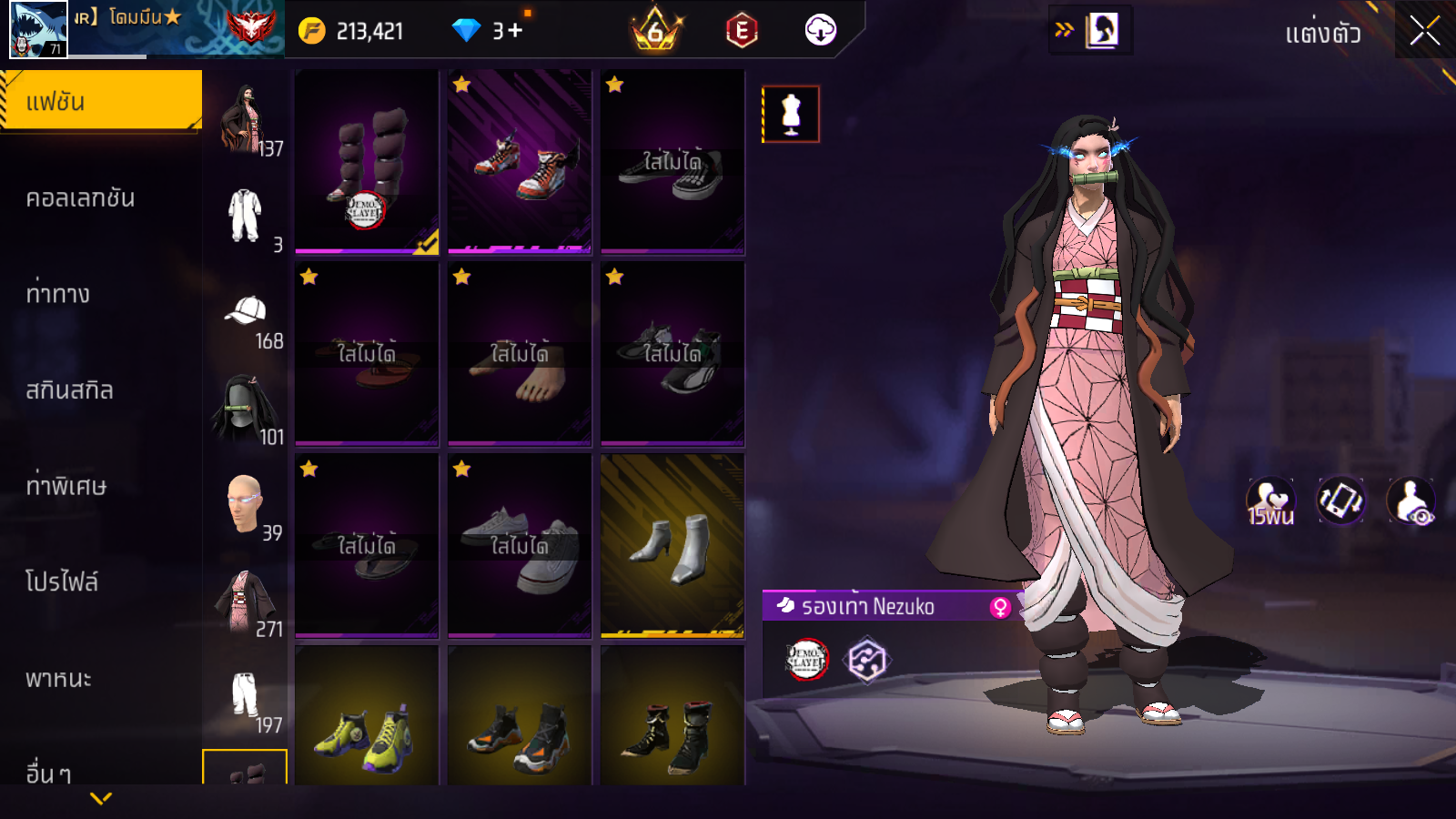Choose the white pants bottoms category
1456x819 pixels.
click(245, 696)
